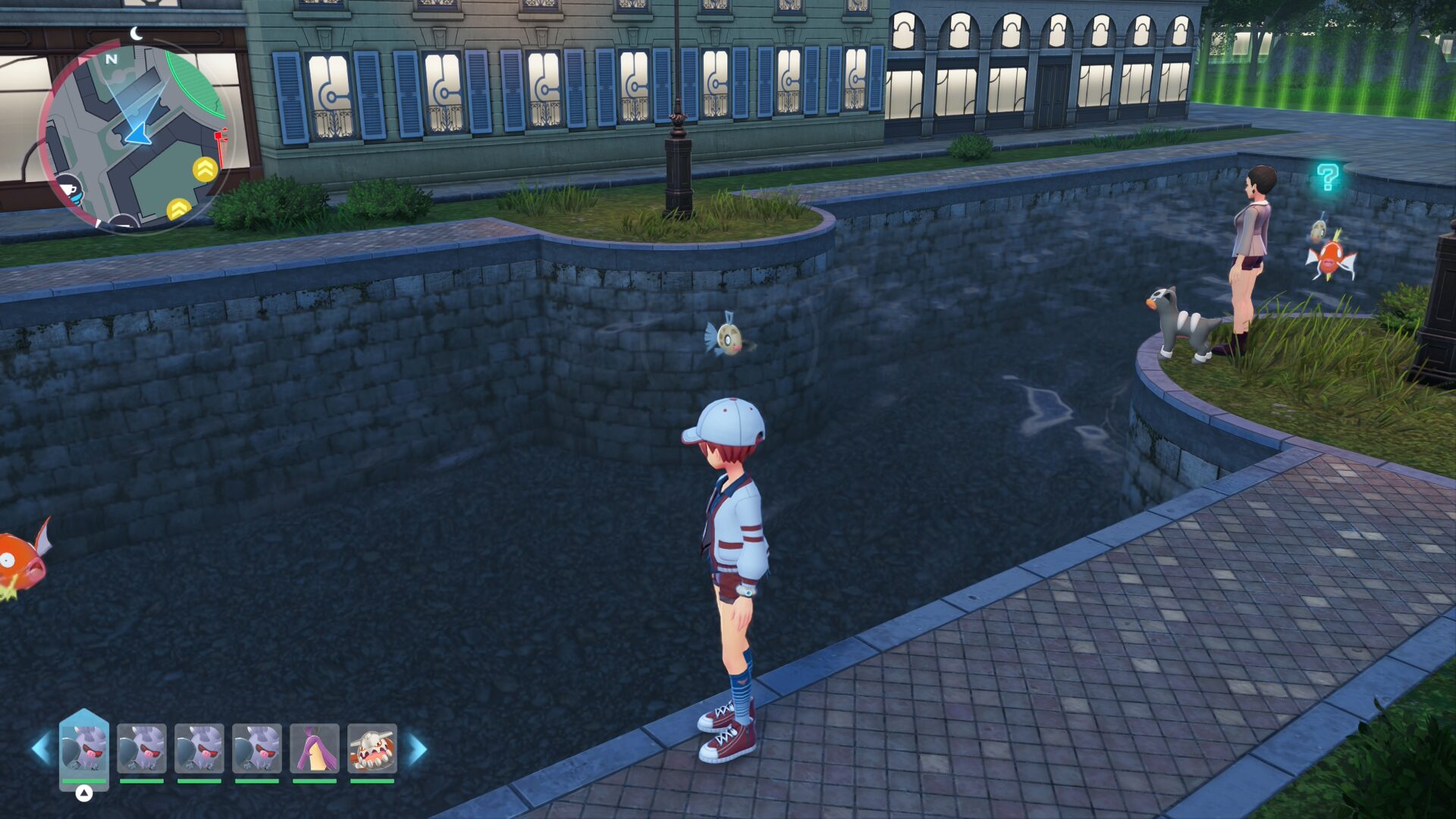
Task: Click the left arrow beside the party bar
Action: 41,749
